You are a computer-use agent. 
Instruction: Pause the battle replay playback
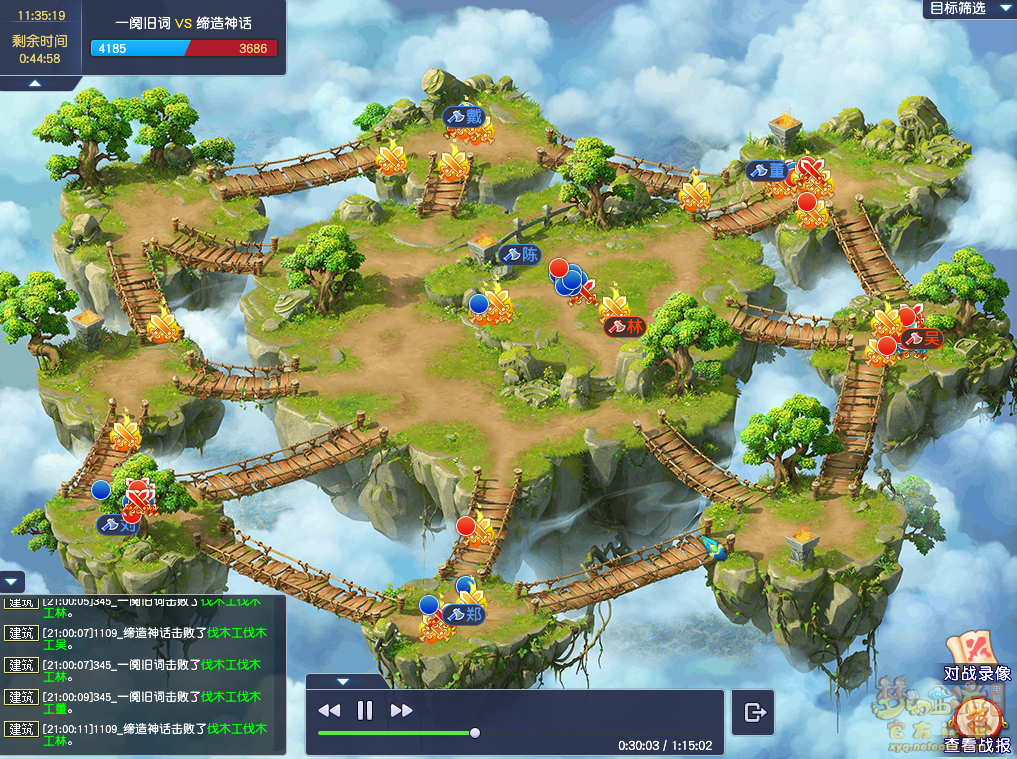pos(365,710)
